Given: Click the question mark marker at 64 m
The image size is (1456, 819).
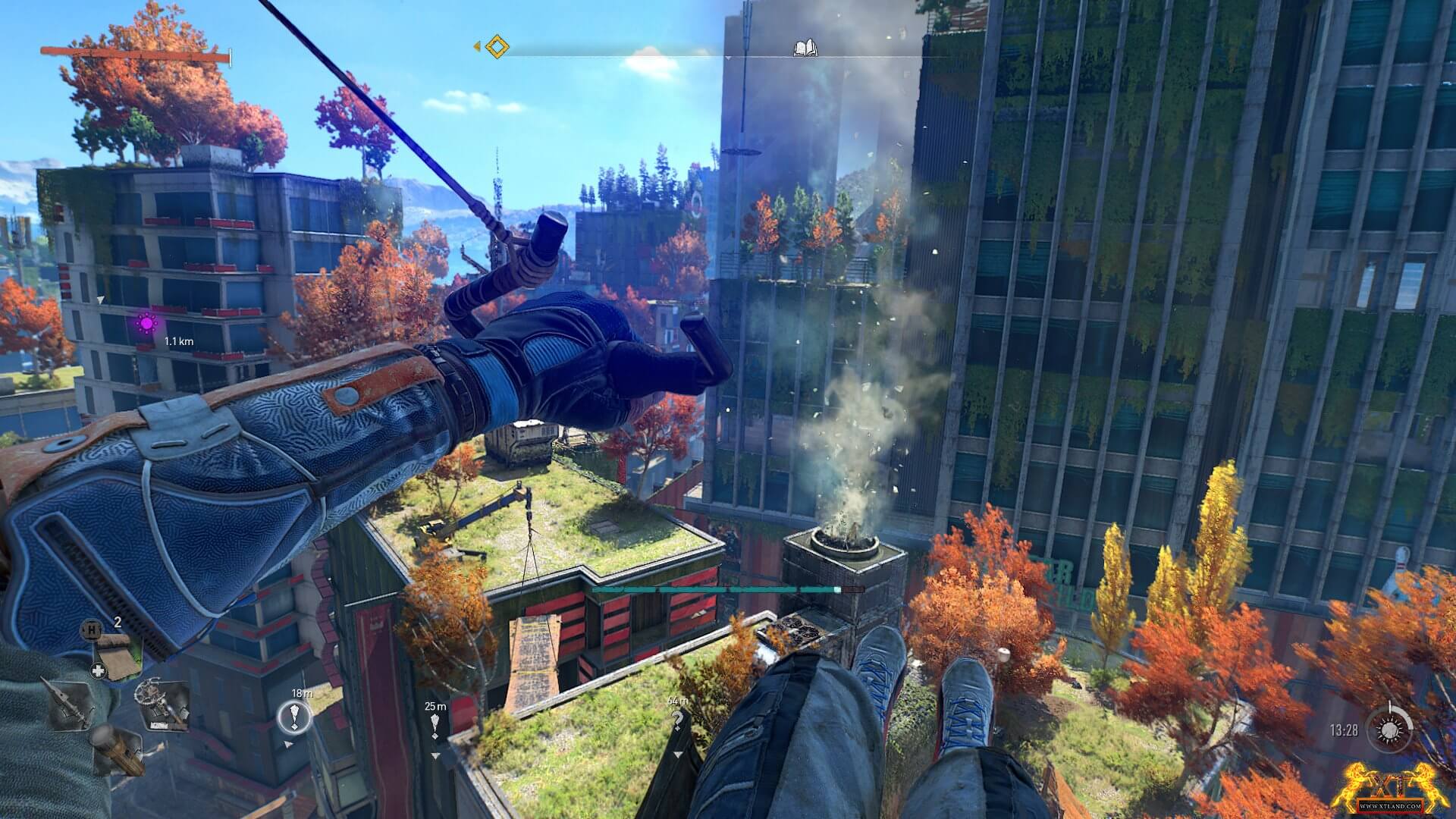Looking at the screenshot, I should (677, 723).
